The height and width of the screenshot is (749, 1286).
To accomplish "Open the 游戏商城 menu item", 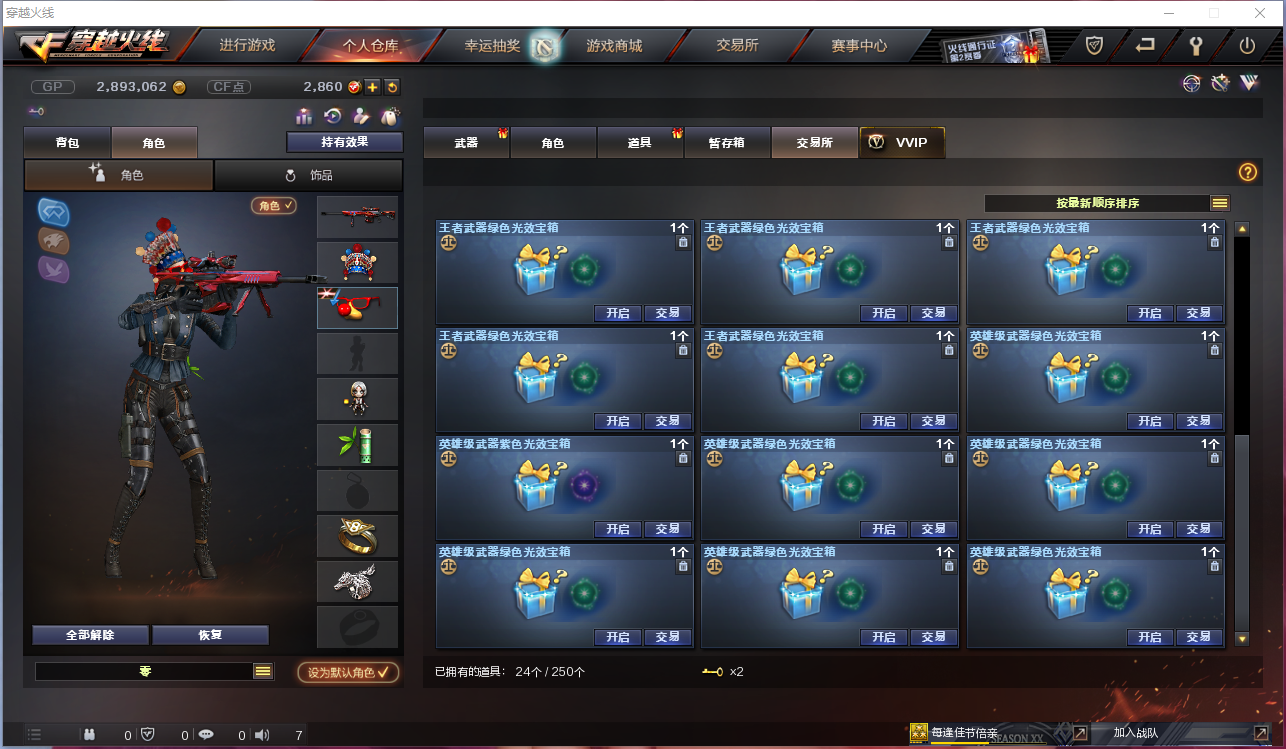I will coord(612,45).
